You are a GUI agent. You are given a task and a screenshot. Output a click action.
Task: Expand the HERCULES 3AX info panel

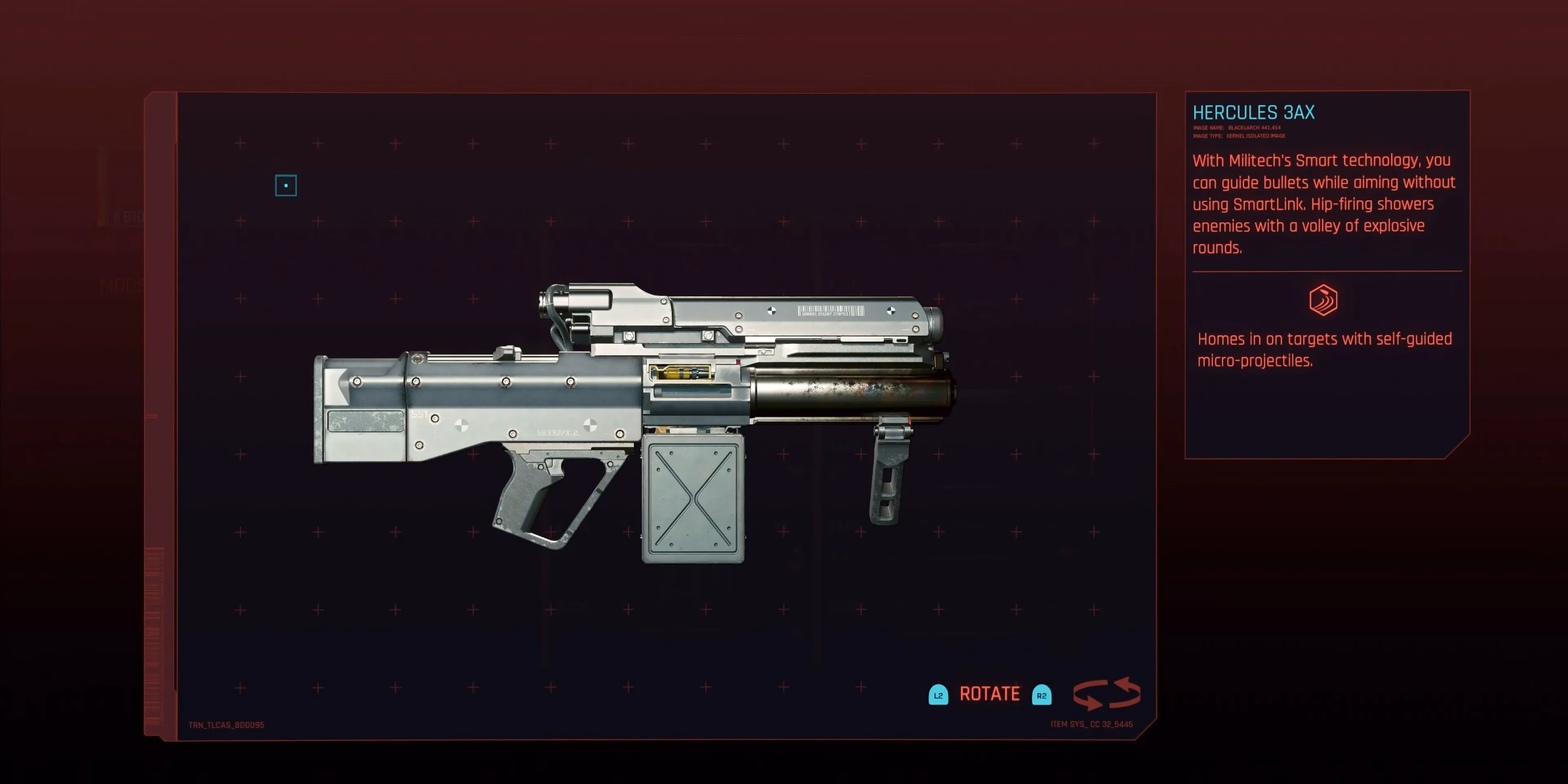(1254, 112)
